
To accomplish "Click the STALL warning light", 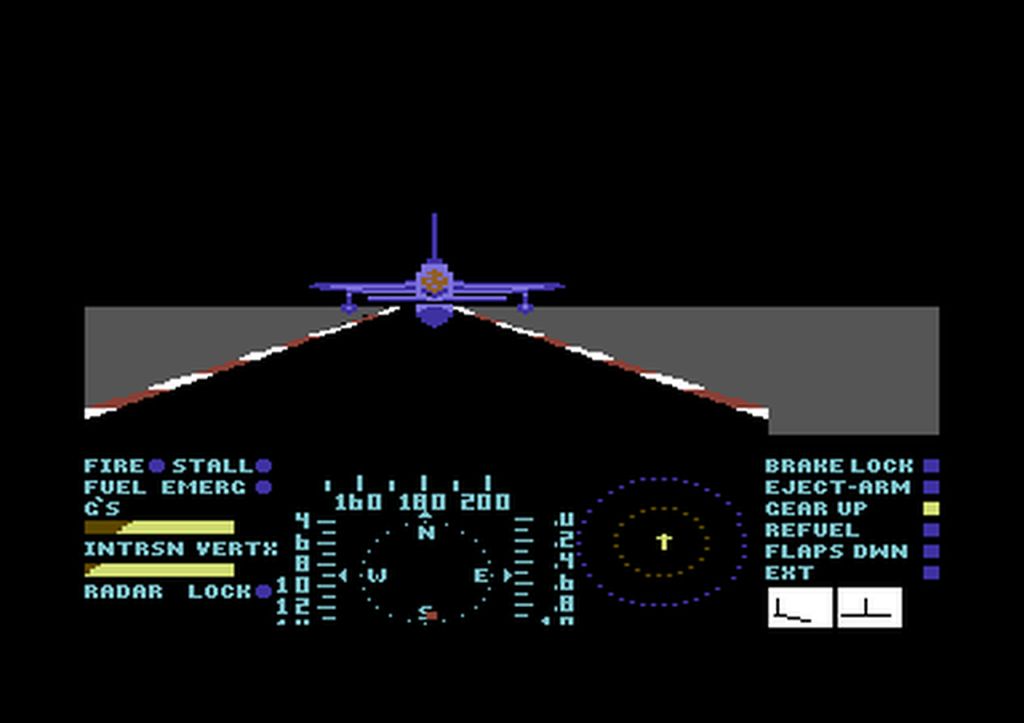I will [x=263, y=466].
